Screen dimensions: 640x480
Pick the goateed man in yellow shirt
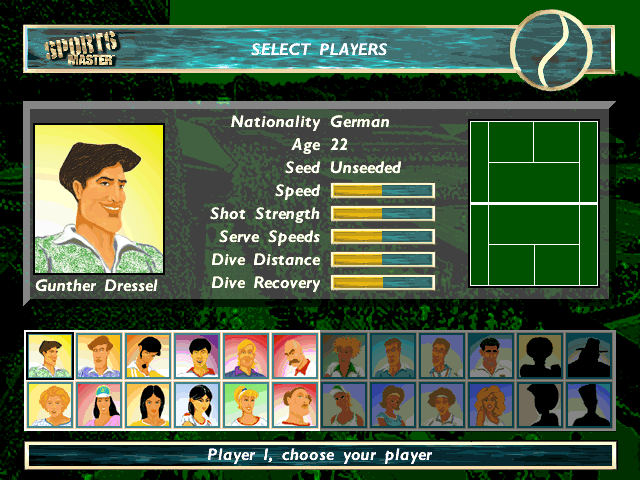tap(148, 356)
